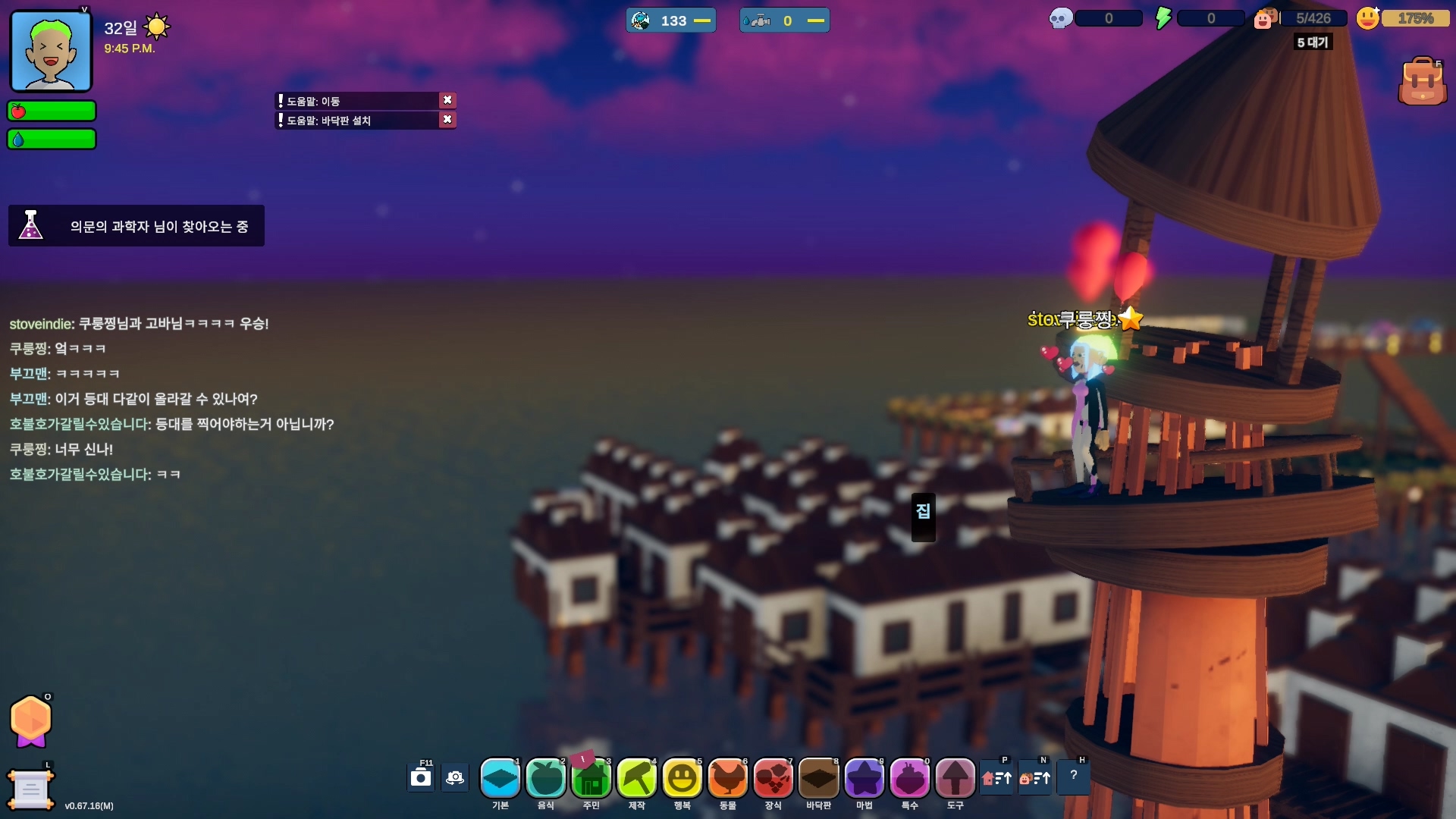1456x819 pixels.
Task: Open the question mark help button
Action: pyautogui.click(x=1073, y=776)
